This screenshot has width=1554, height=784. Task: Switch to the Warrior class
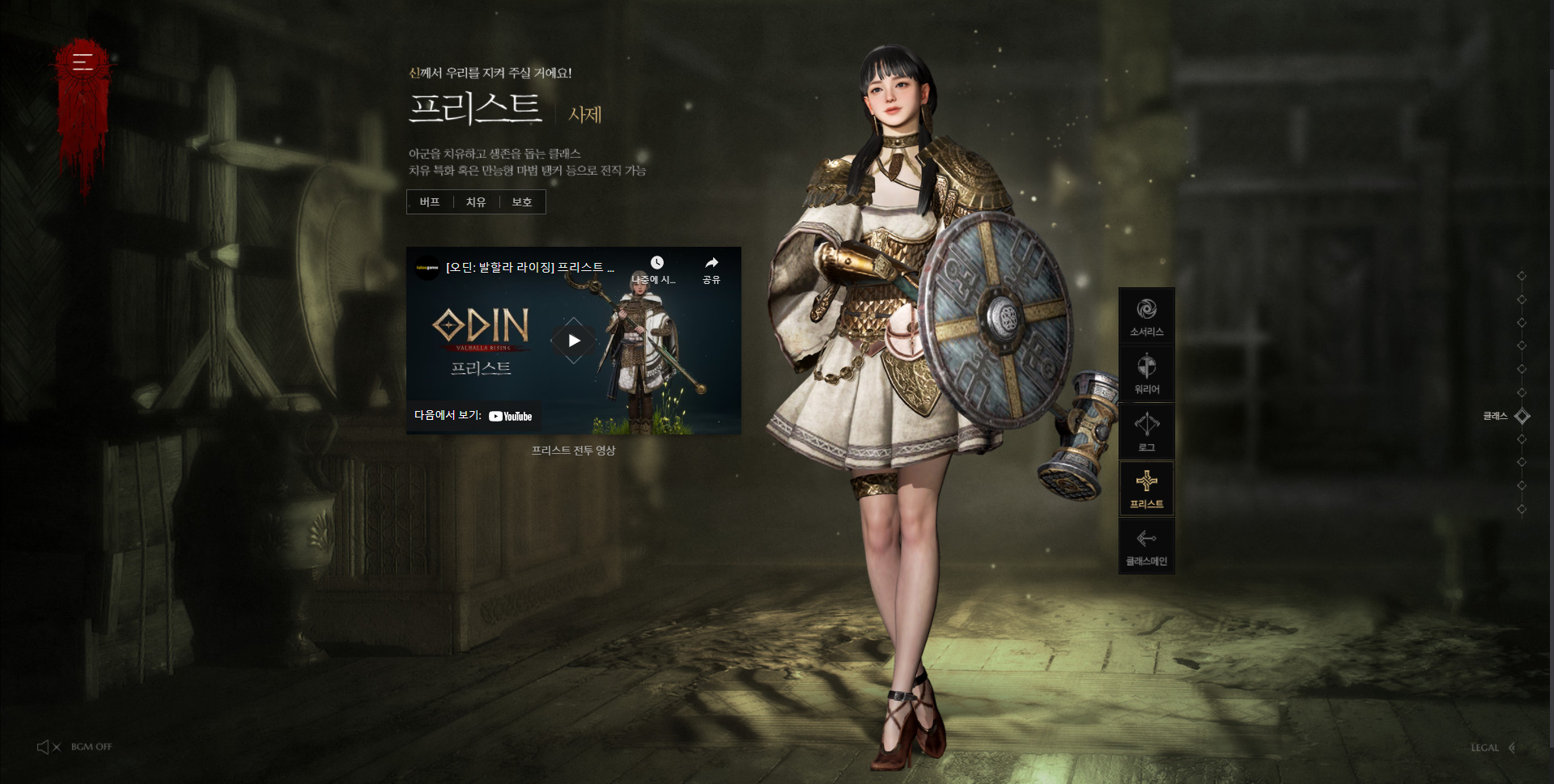[x=1146, y=374]
